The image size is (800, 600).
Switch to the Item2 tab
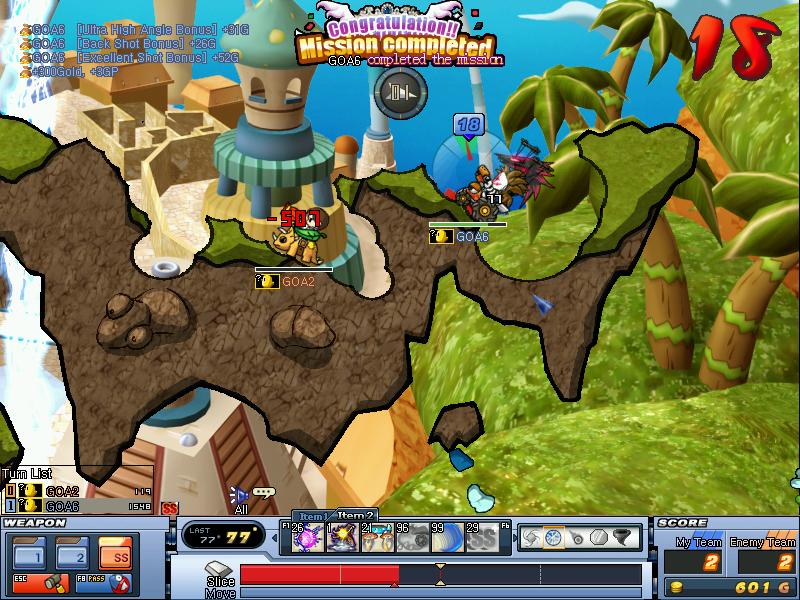click(x=355, y=515)
